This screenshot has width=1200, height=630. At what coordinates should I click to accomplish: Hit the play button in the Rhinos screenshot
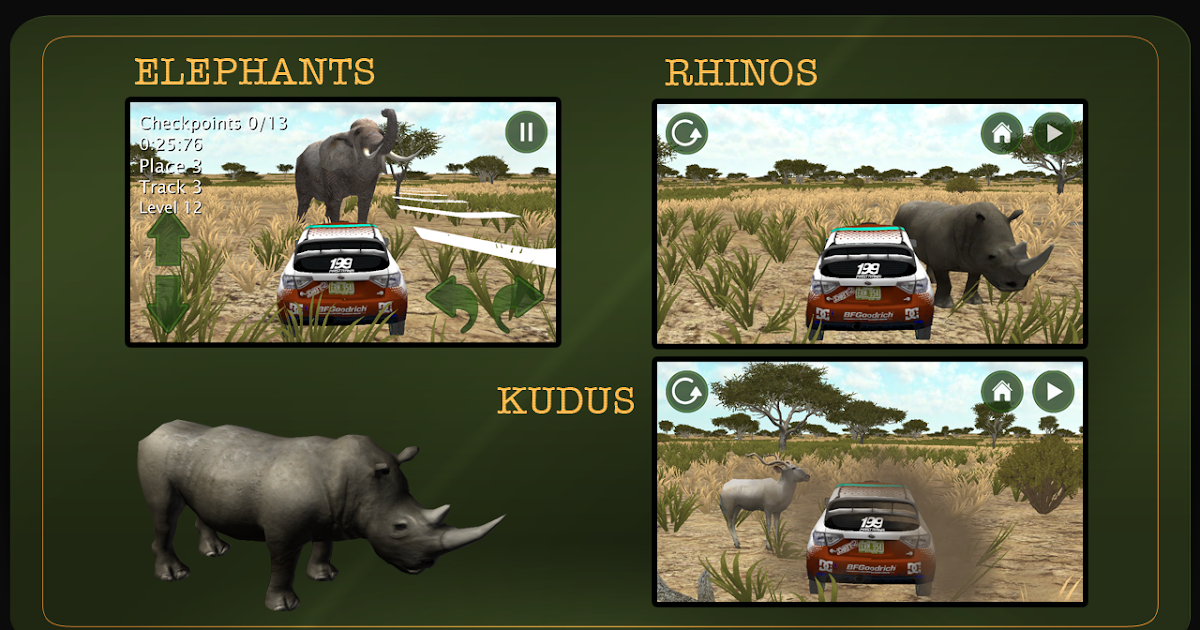click(1053, 133)
